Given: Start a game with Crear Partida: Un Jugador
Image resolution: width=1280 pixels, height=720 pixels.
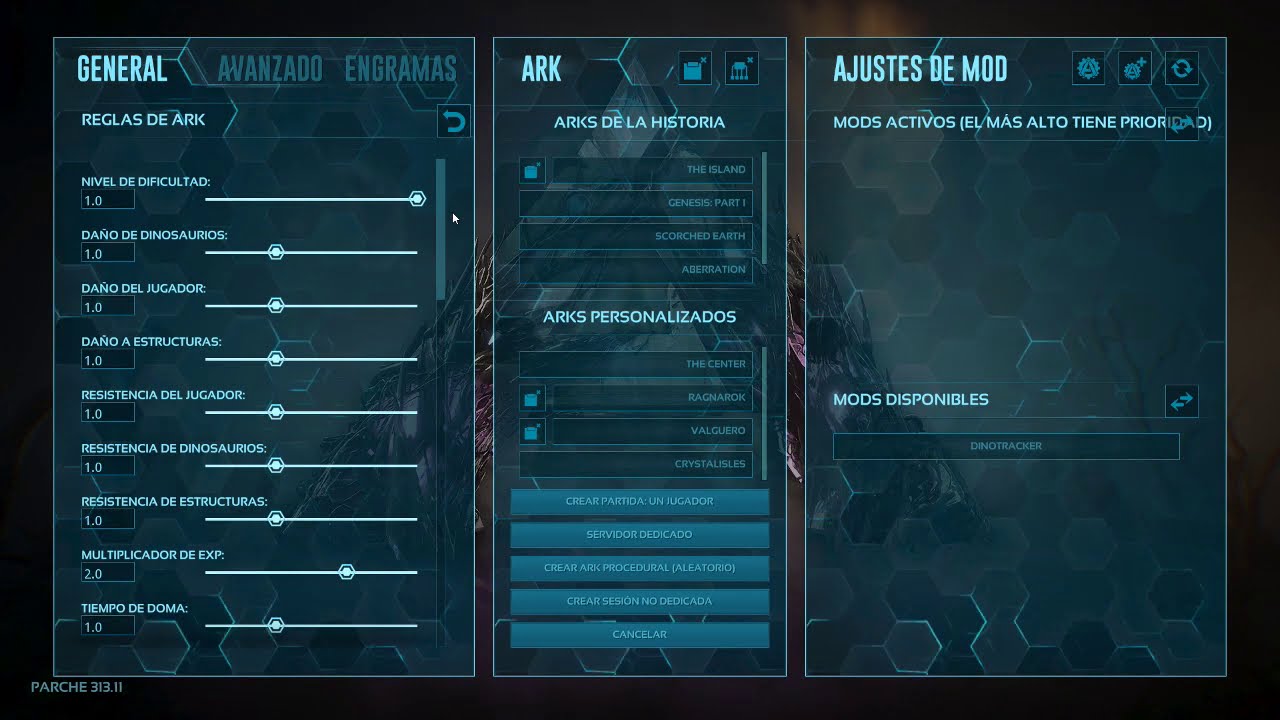Looking at the screenshot, I should tap(639, 501).
